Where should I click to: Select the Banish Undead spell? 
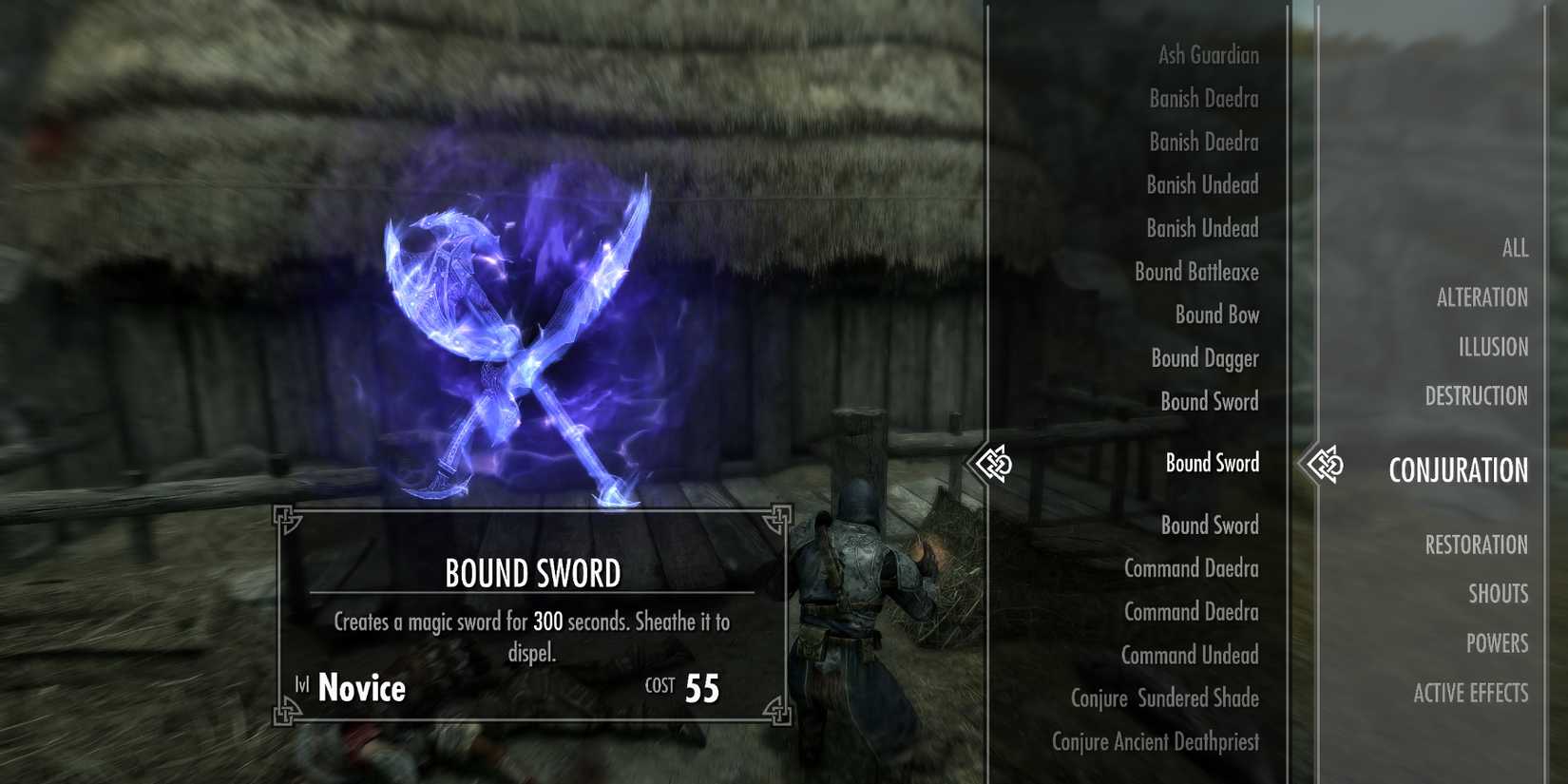tap(1201, 185)
